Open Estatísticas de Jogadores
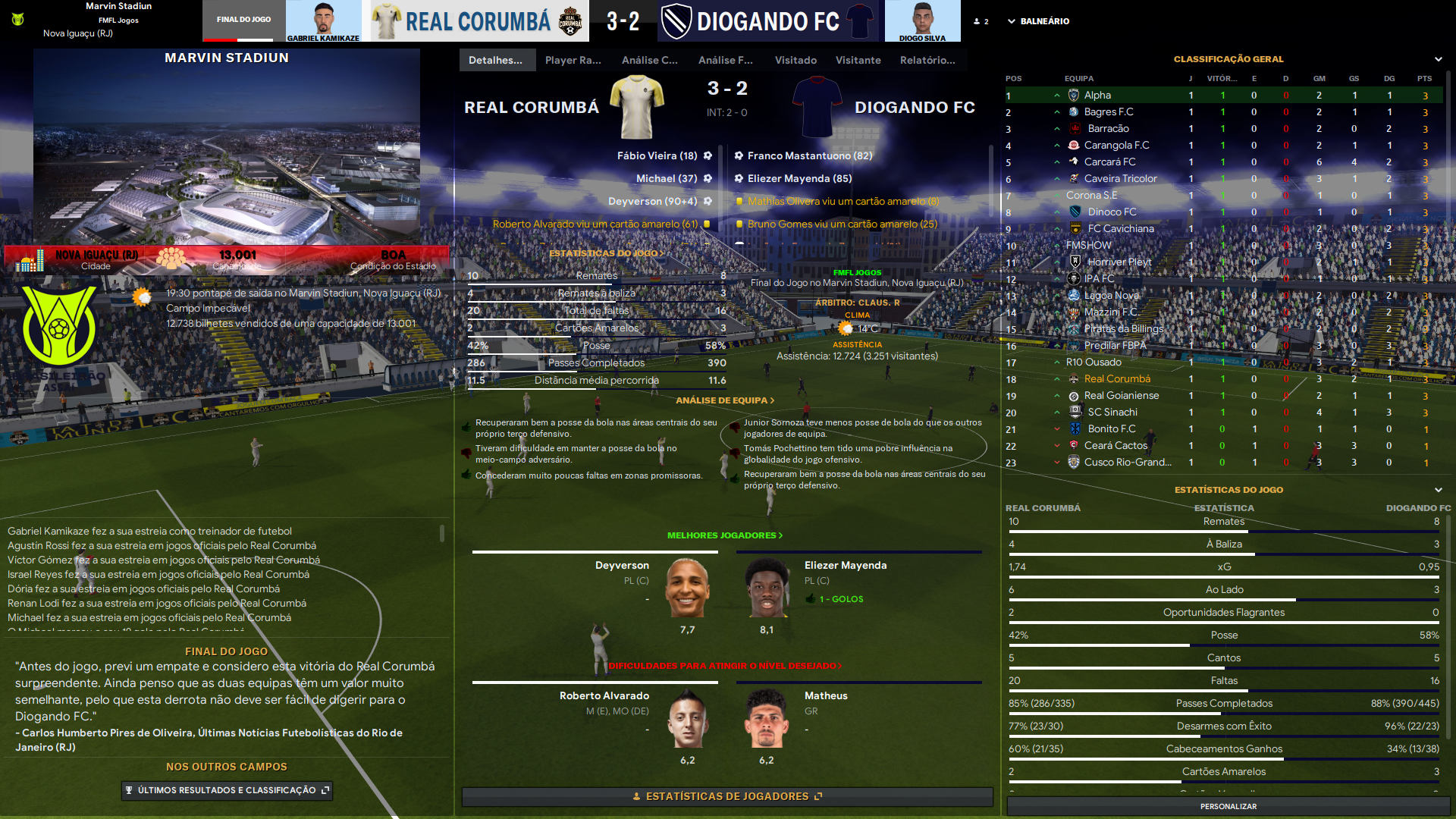 (x=726, y=796)
